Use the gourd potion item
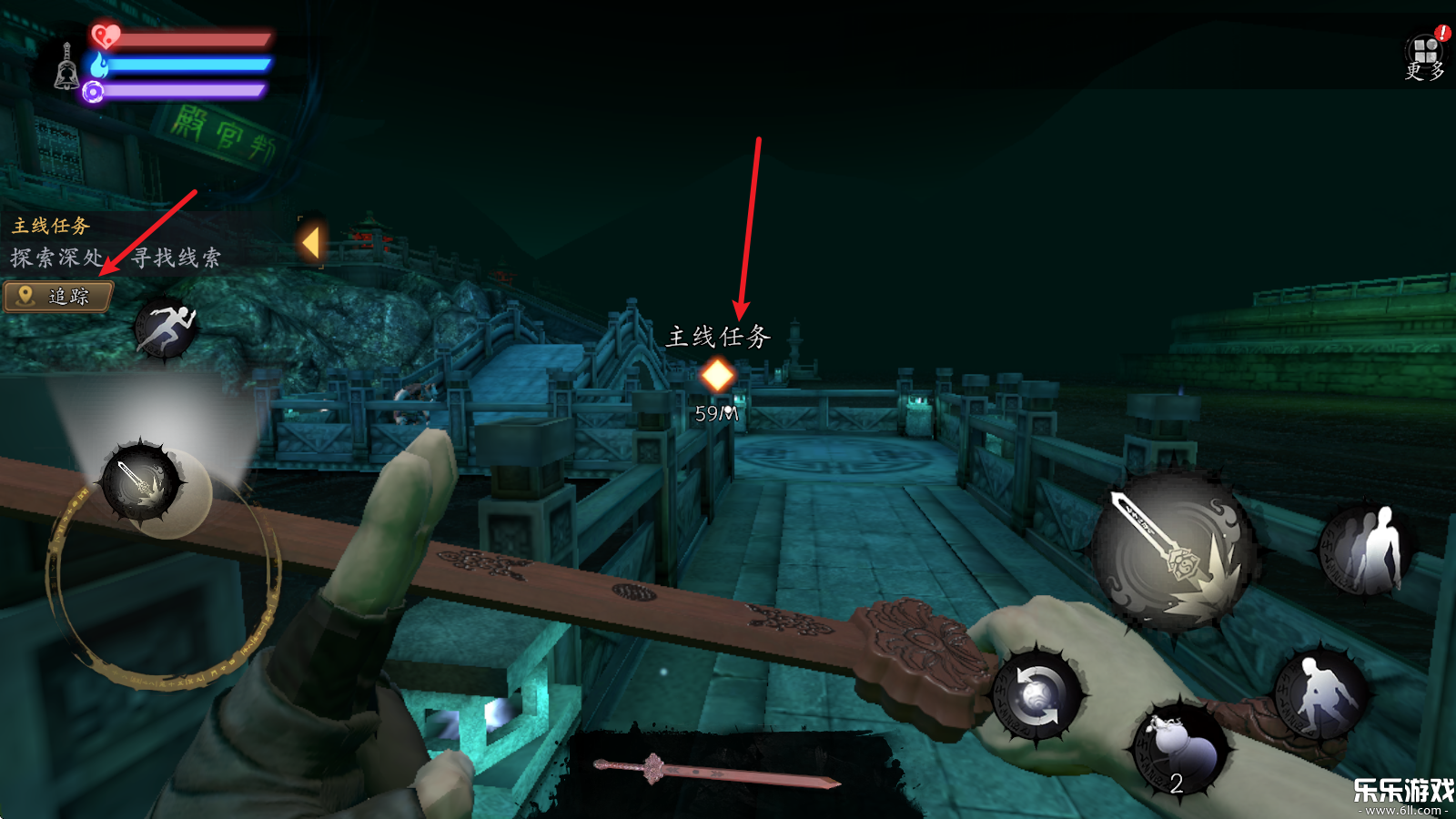The height and width of the screenshot is (819, 1456). (1180, 748)
